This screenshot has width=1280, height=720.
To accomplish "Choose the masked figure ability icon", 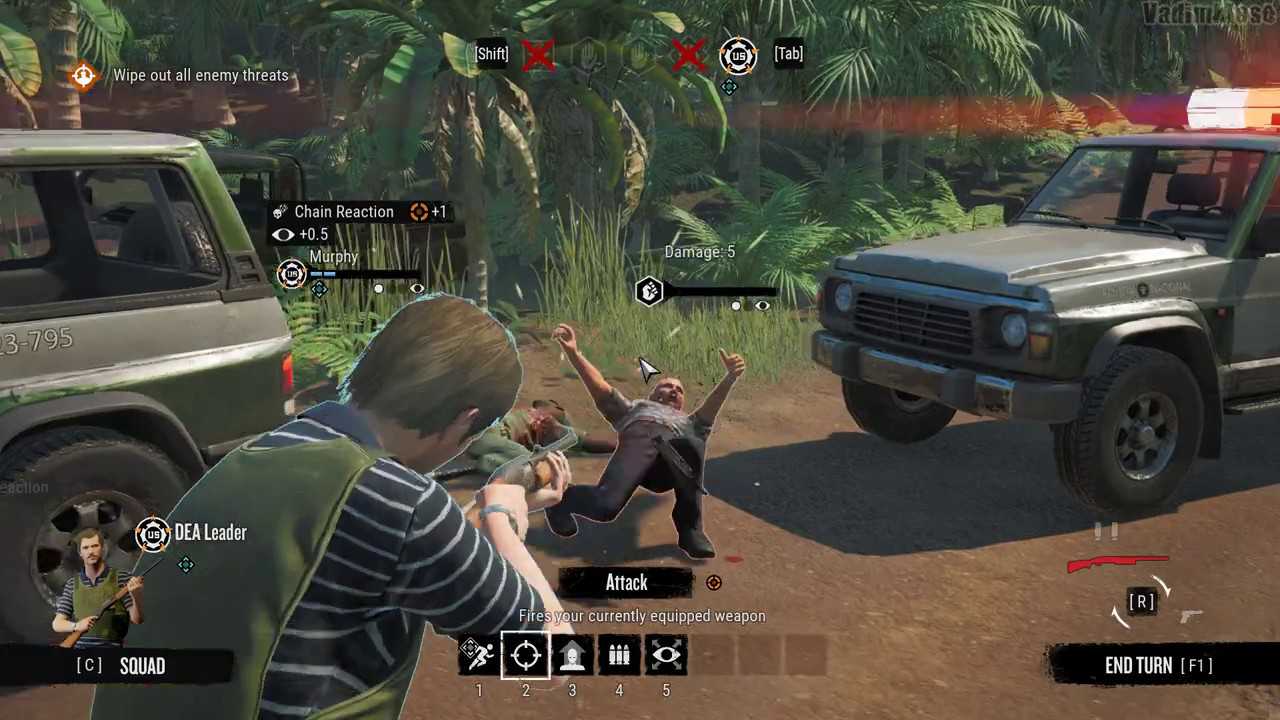I will (x=572, y=656).
